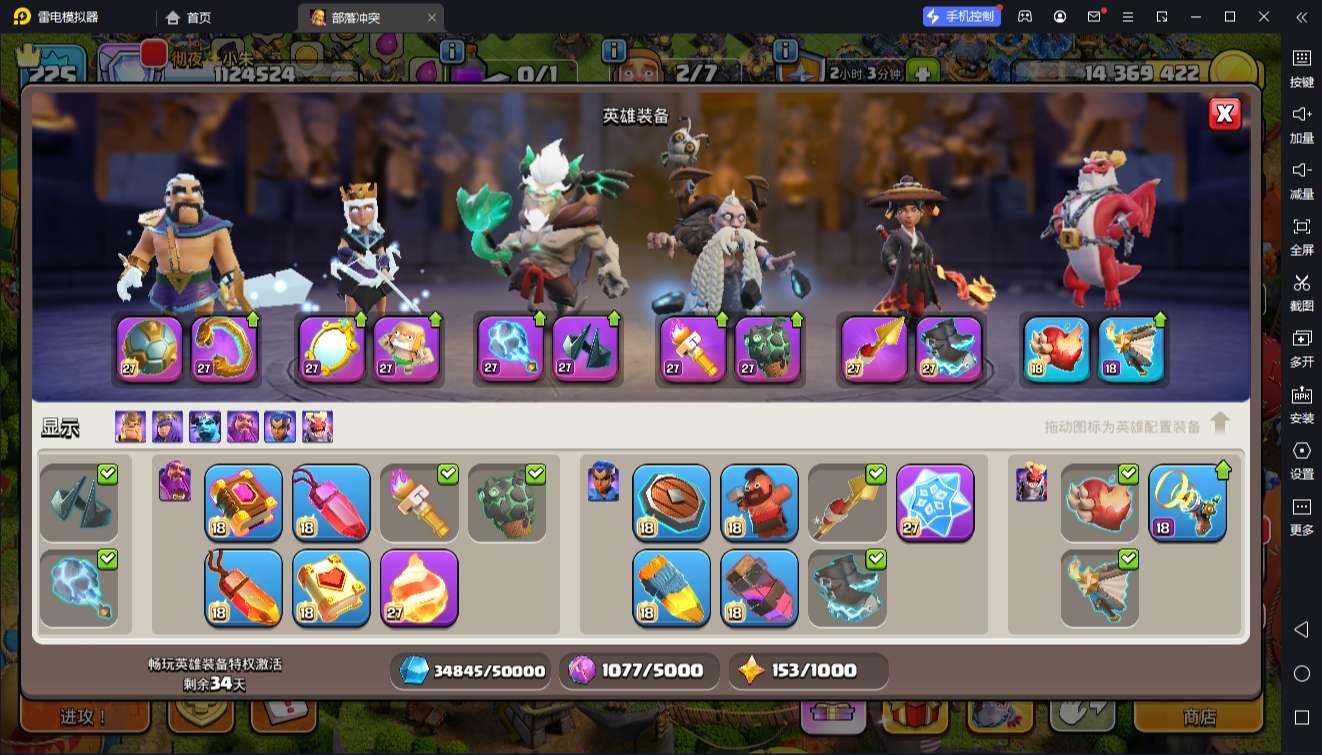Choose the Royal Champion's round shield equipment
The image size is (1322, 755).
[x=671, y=503]
